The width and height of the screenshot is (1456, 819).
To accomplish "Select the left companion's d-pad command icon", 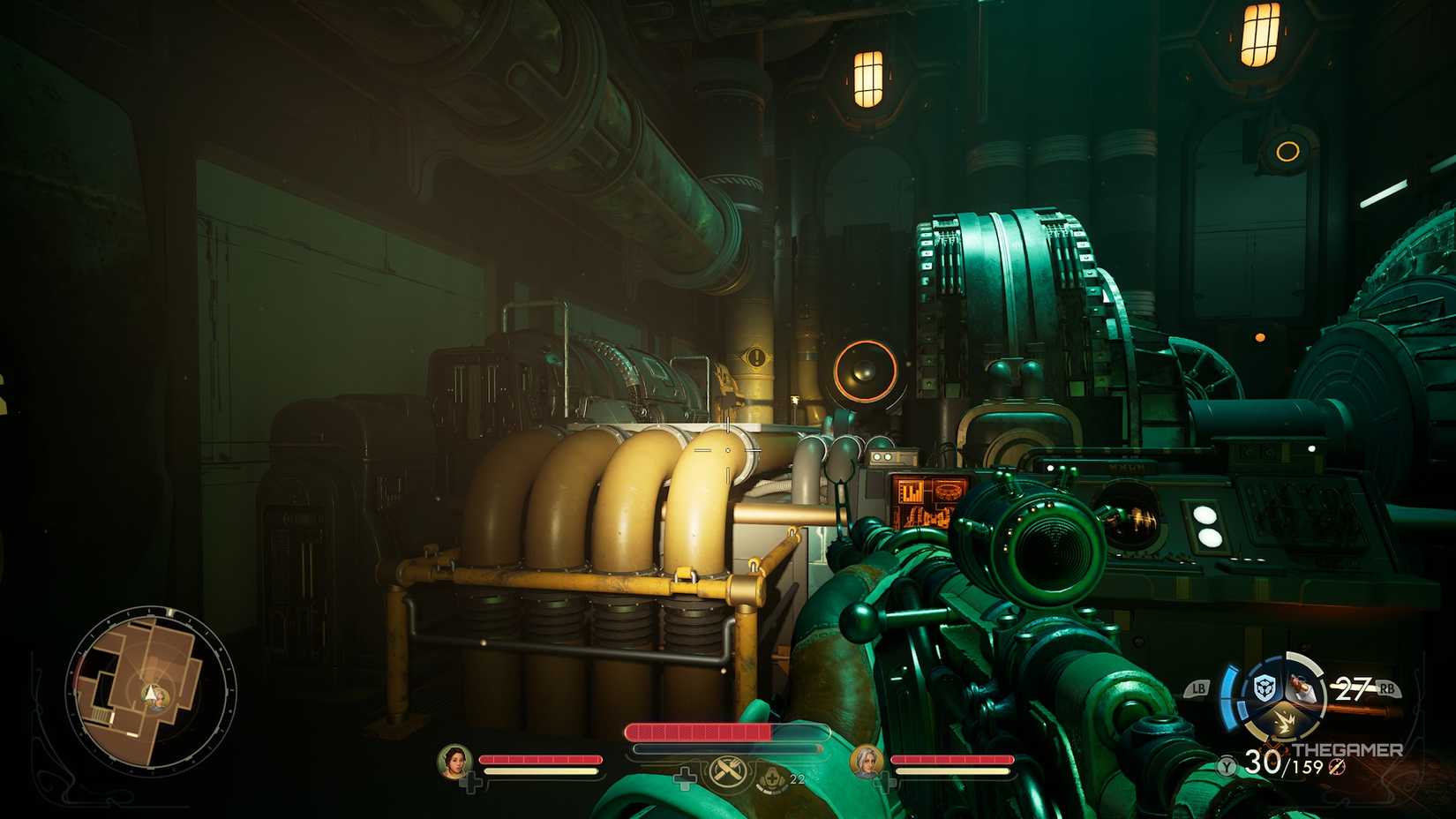I will 471,780.
